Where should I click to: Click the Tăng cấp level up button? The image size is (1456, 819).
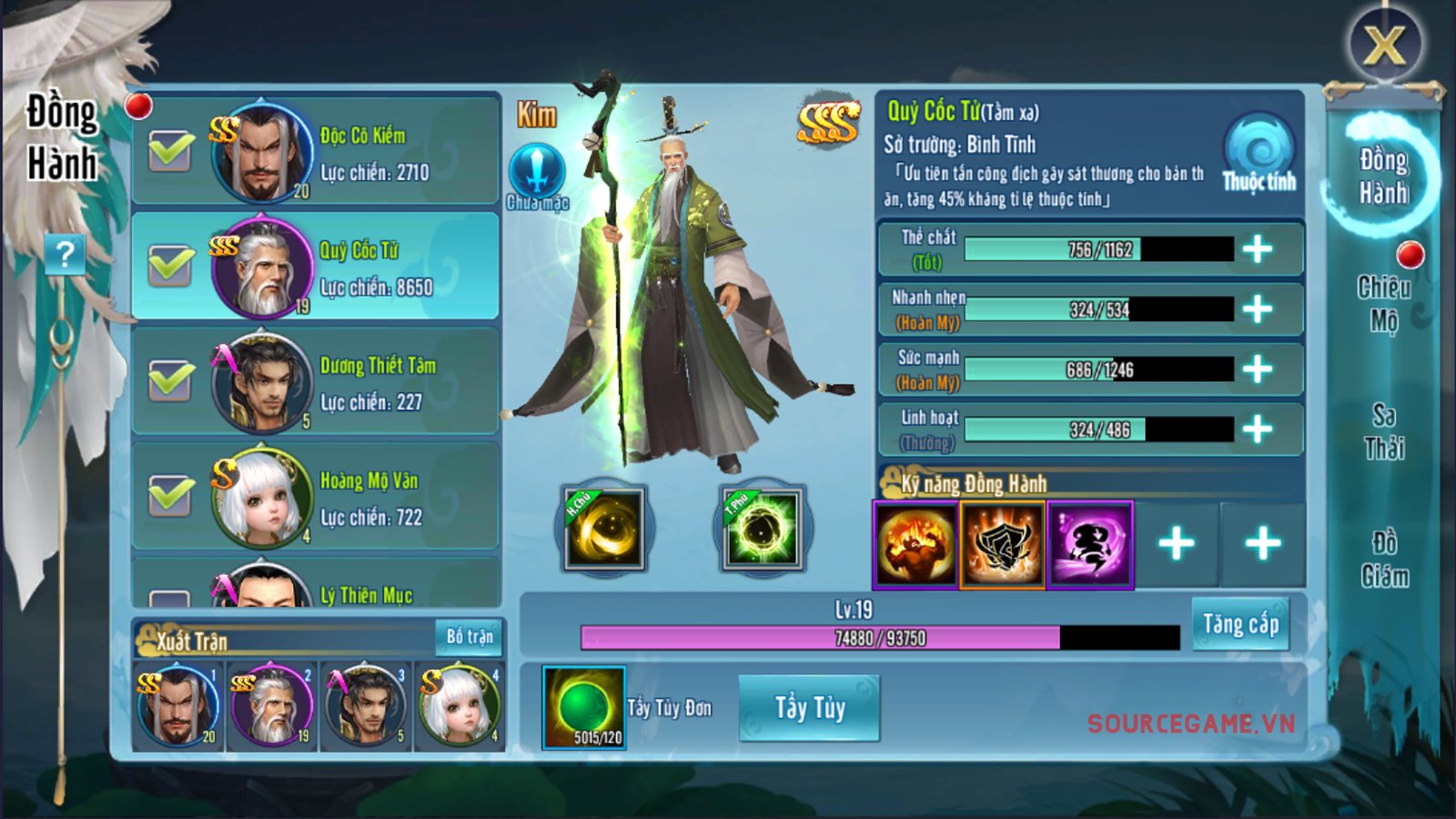coord(1239,624)
